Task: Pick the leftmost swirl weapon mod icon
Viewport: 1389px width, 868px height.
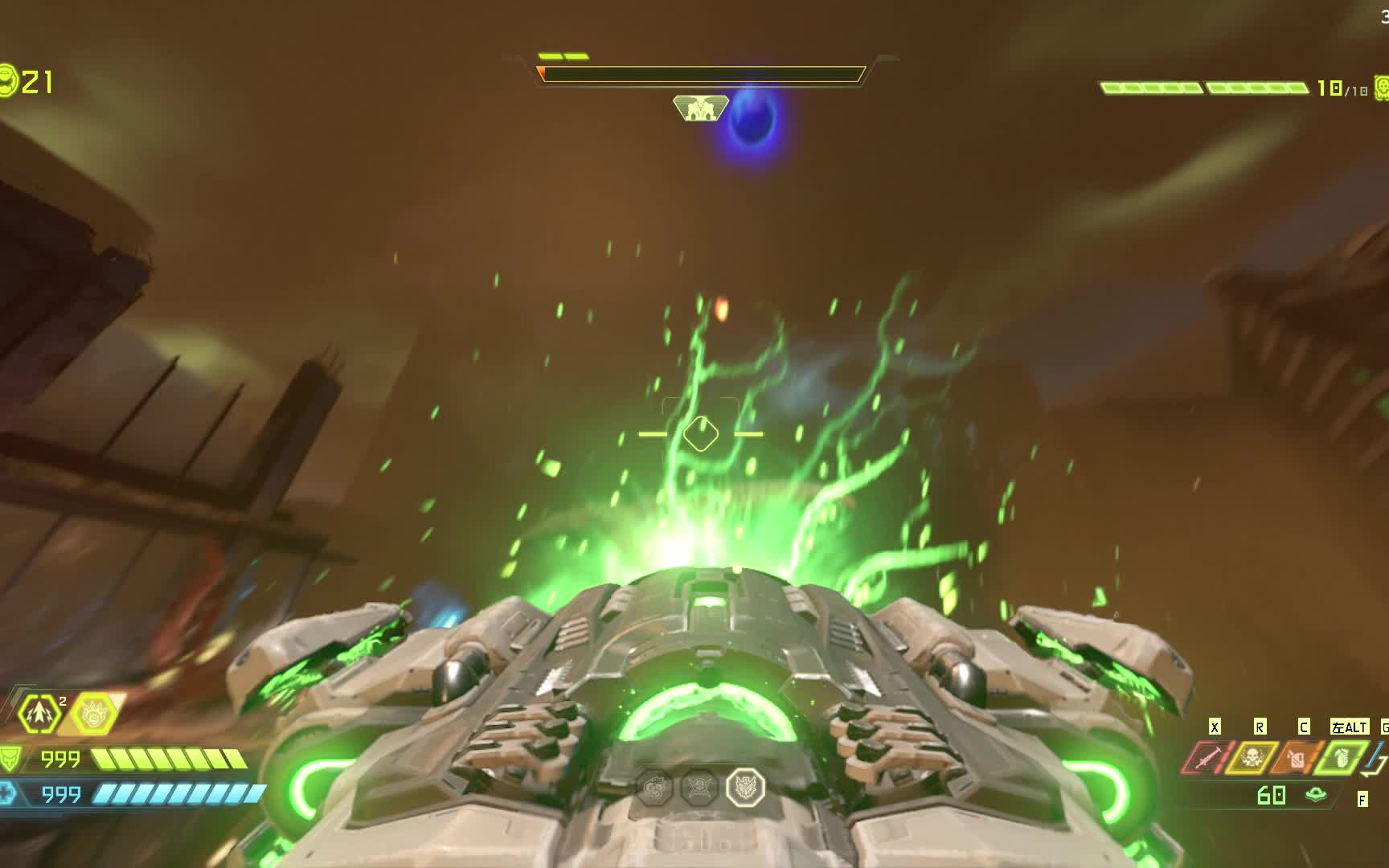Action: tap(655, 788)
